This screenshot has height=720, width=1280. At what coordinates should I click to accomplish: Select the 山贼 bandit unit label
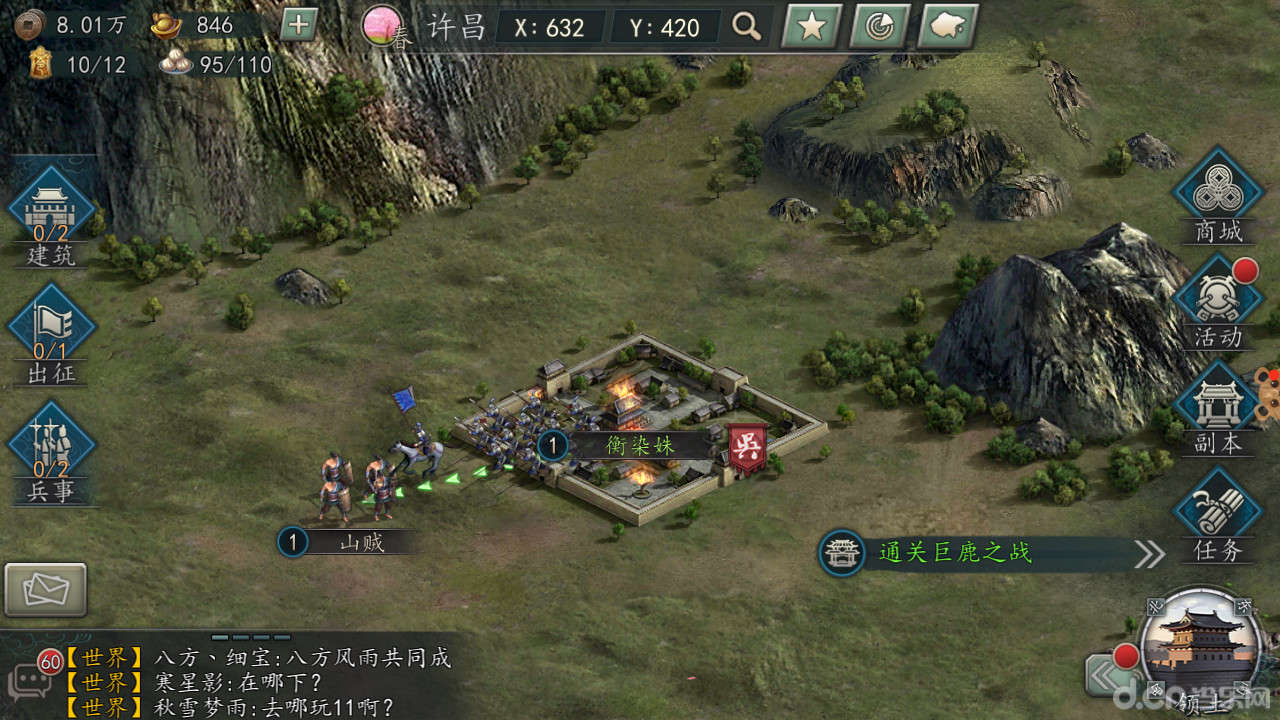pos(361,543)
